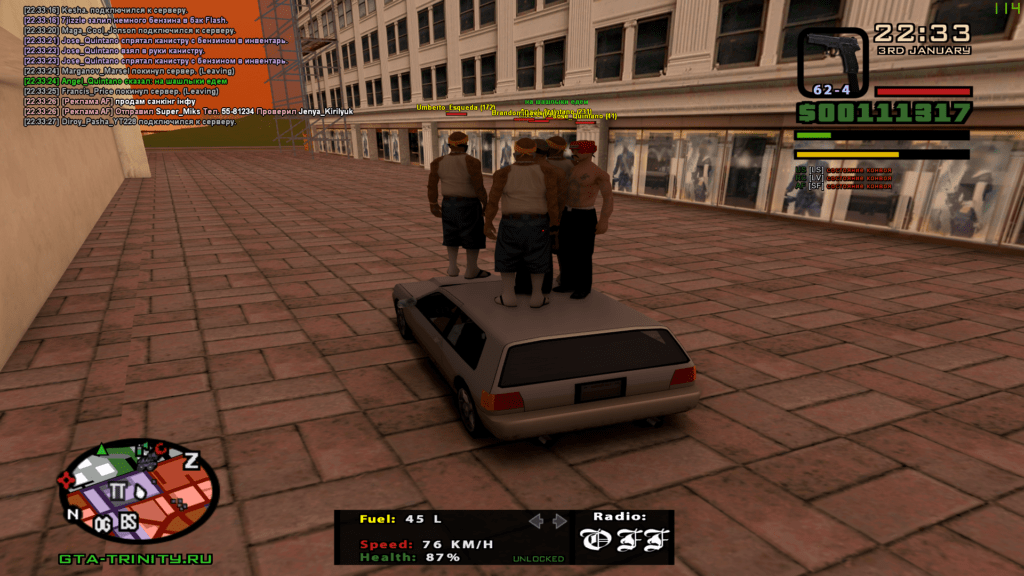This screenshot has height=576, width=1024.
Task: Open the GTA-TRINITY.RU server logo
Action: 135,559
